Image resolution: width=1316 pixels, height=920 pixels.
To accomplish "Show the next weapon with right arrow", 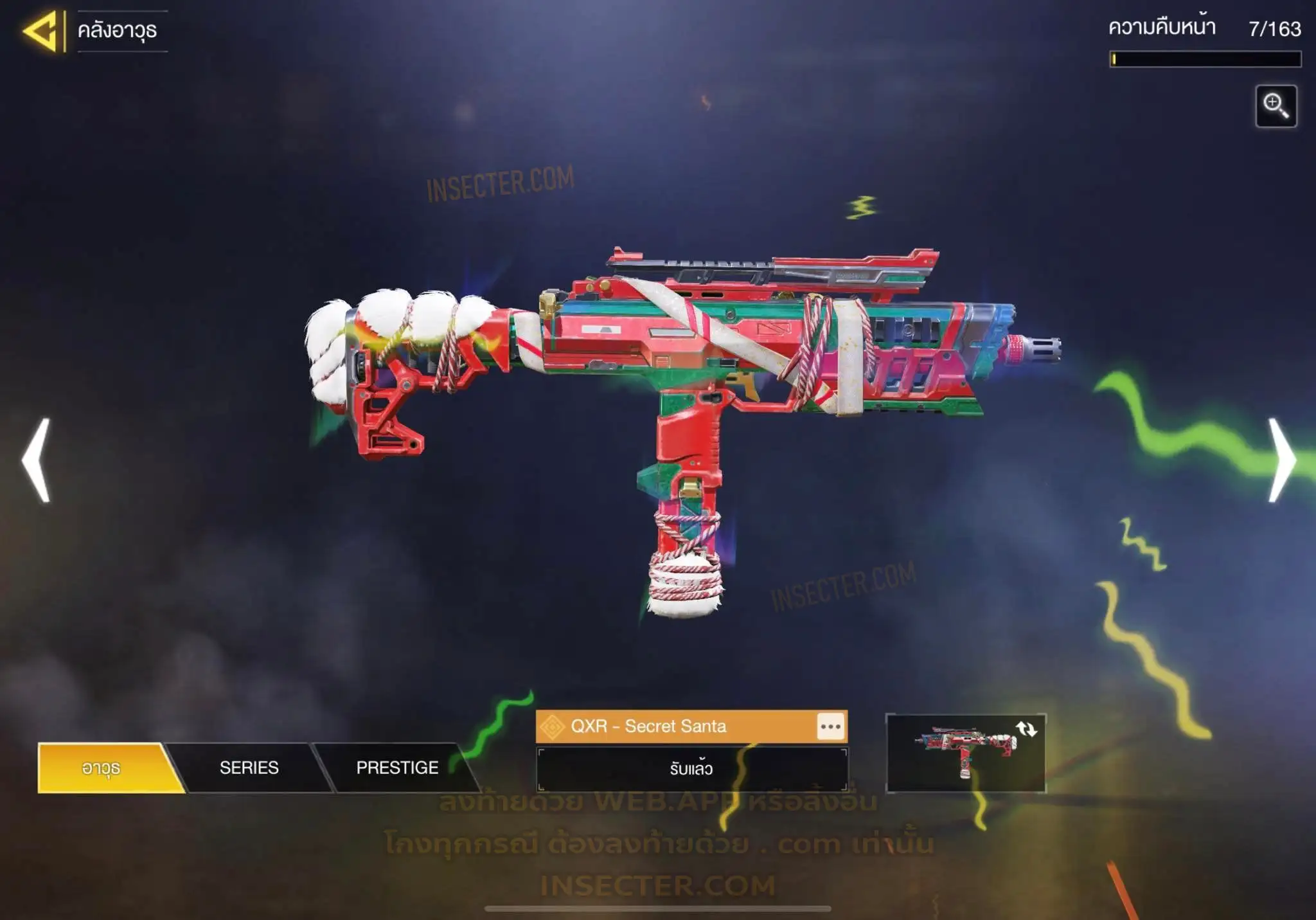I will 1282,460.
